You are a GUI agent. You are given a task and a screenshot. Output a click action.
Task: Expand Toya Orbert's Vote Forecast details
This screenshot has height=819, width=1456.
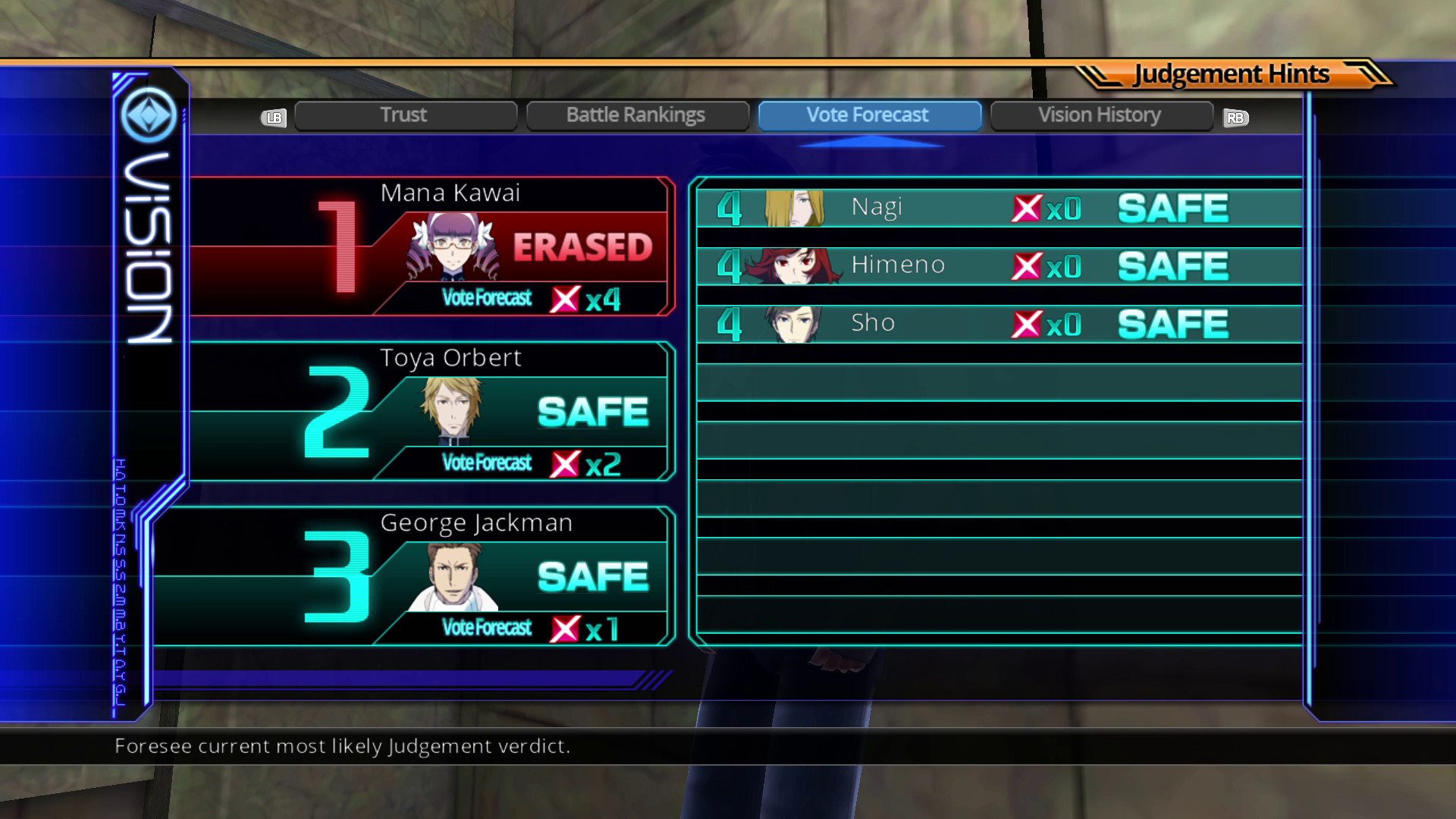(531, 463)
